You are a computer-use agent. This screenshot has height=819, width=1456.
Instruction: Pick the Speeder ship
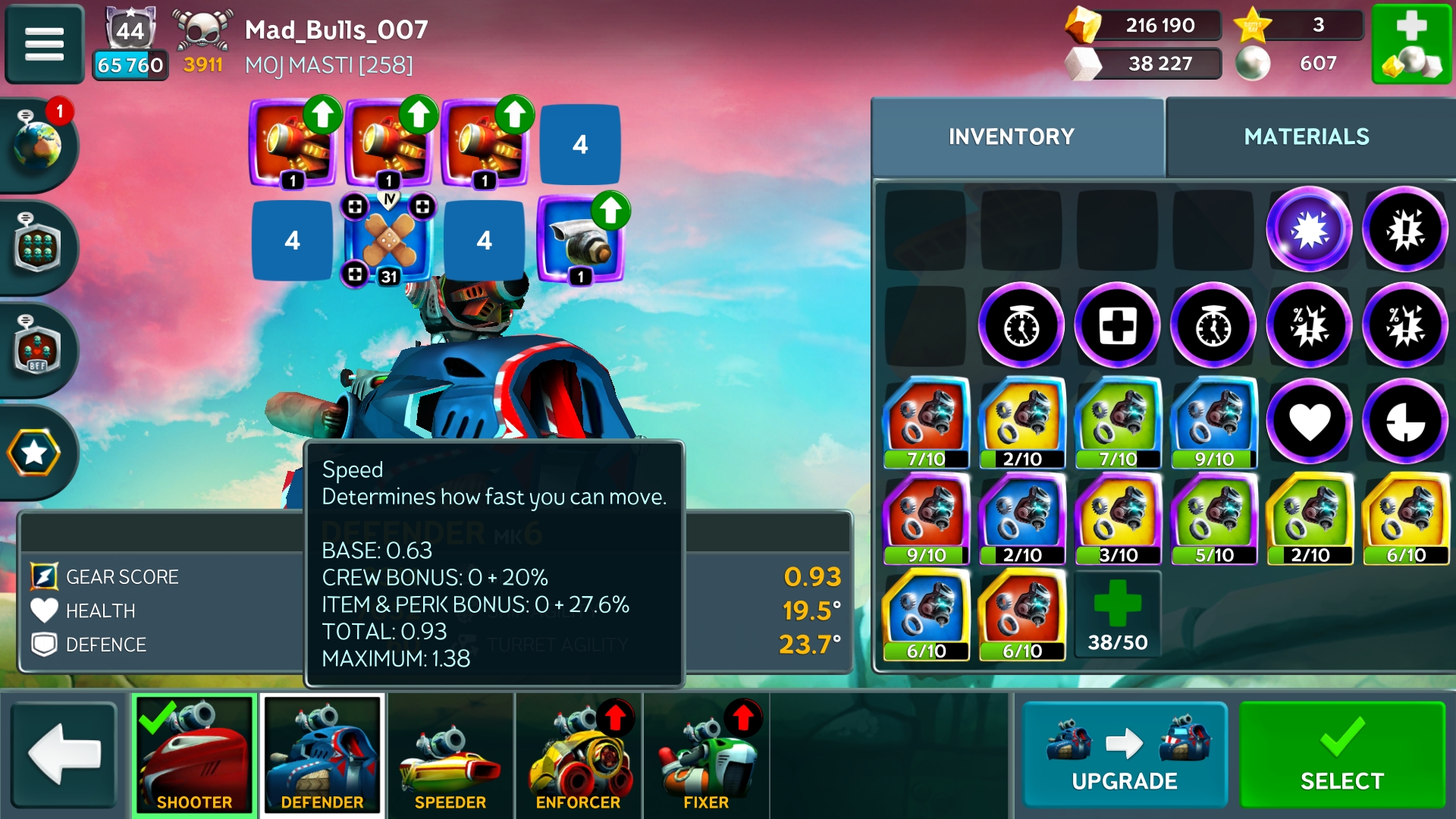pyautogui.click(x=450, y=755)
